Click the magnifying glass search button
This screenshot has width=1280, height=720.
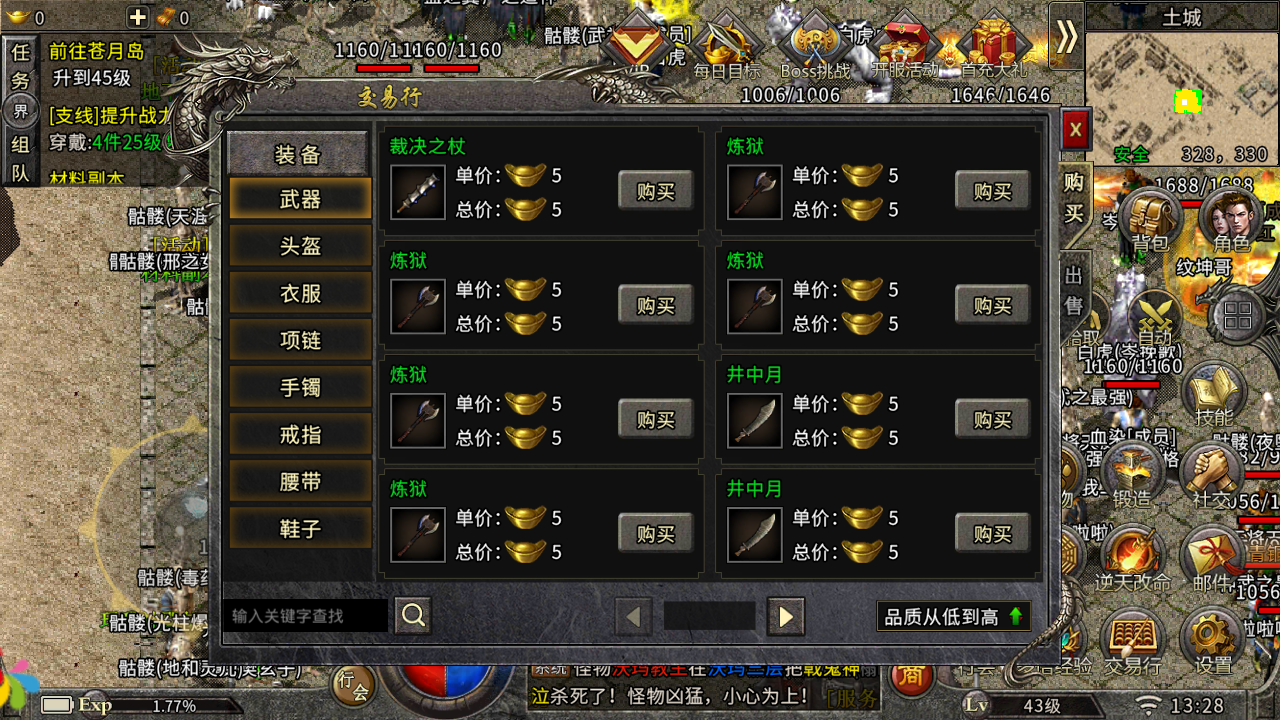pyautogui.click(x=413, y=615)
